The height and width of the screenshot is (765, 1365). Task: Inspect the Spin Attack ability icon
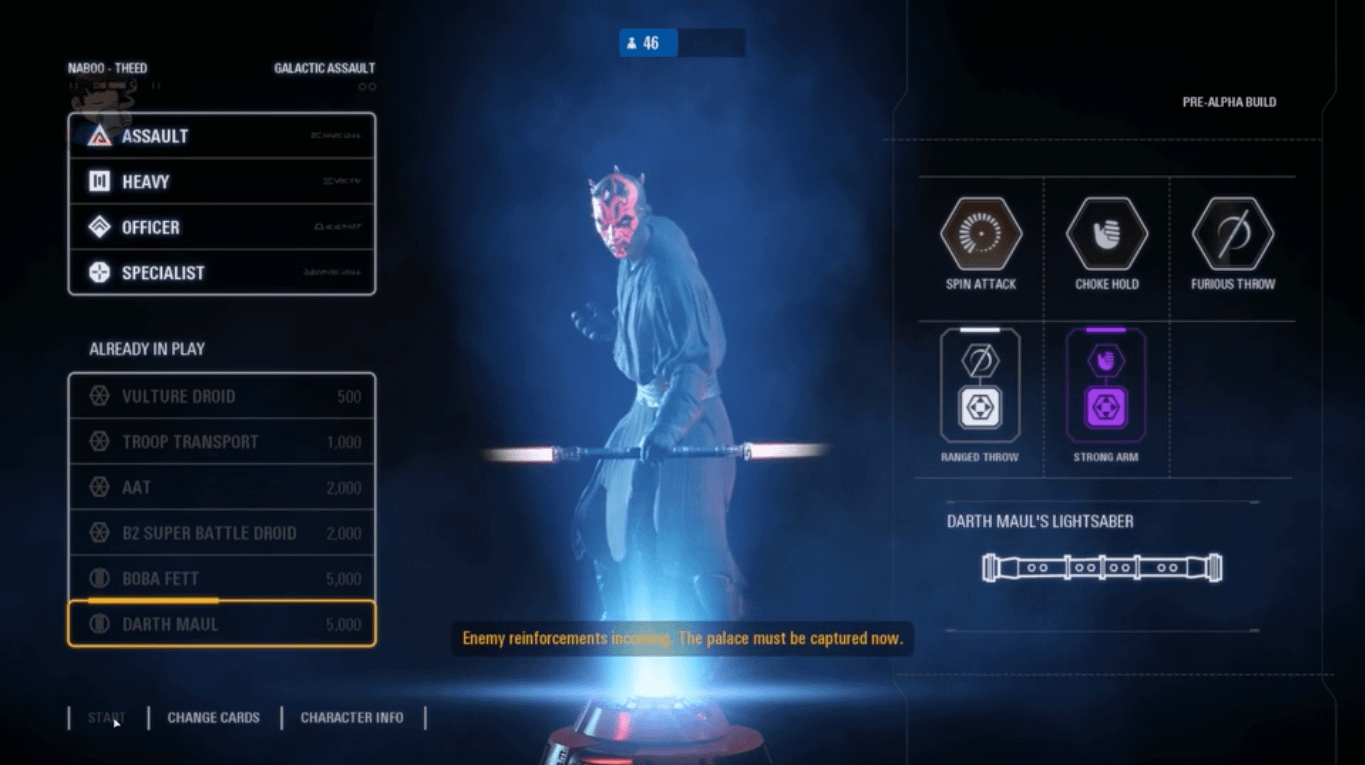(980, 235)
